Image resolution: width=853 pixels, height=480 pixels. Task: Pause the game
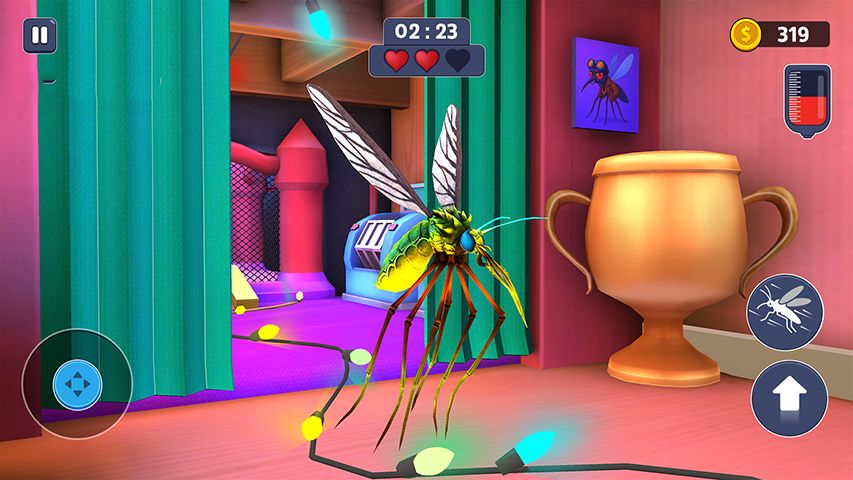coord(39,36)
